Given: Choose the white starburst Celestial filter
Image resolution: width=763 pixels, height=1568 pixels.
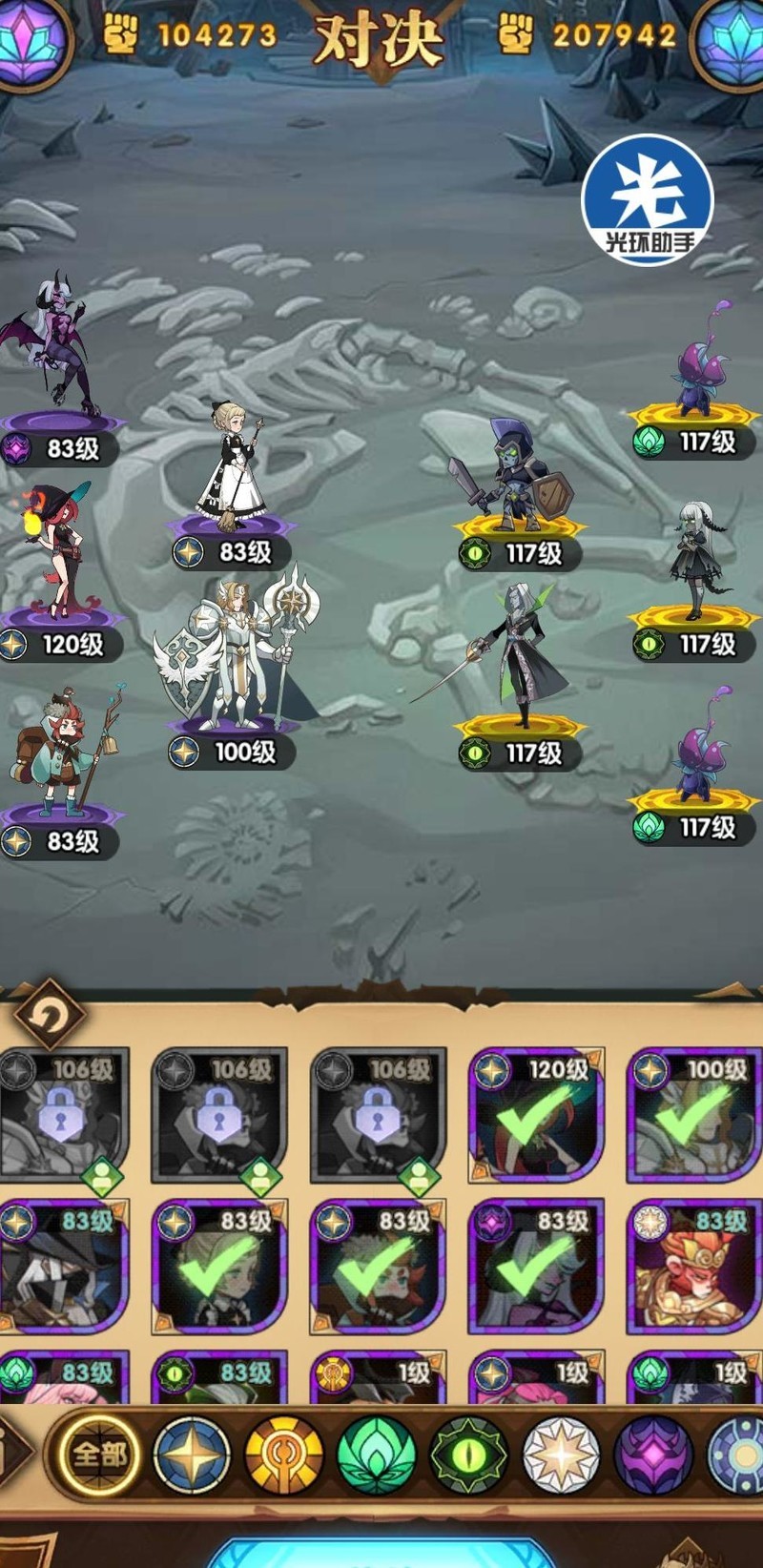Looking at the screenshot, I should click(562, 1455).
